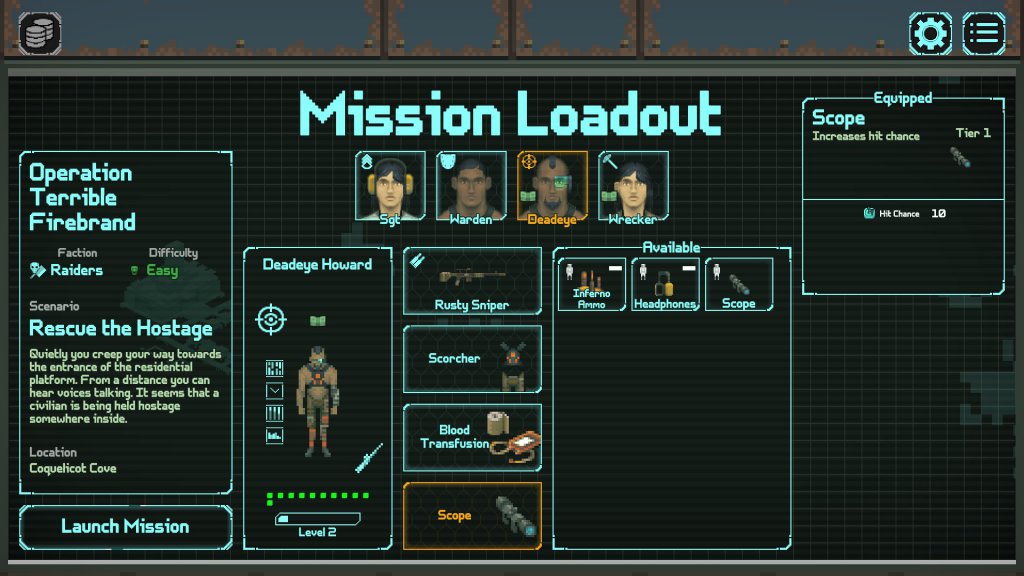The height and width of the screenshot is (576, 1024).
Task: Pick Inferno Ammo from available items
Action: click(591, 284)
